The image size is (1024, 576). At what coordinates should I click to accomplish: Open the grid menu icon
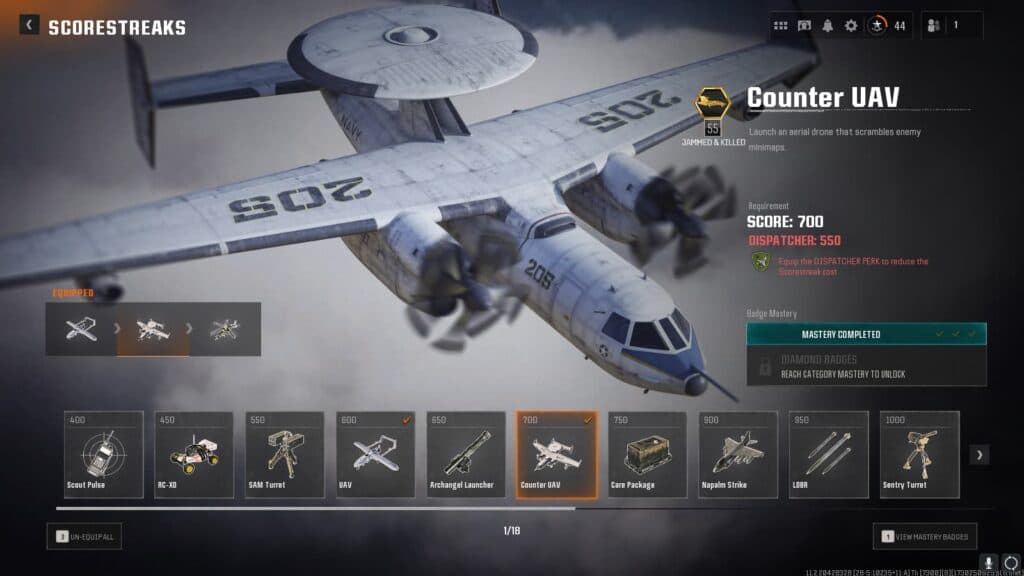[781, 26]
